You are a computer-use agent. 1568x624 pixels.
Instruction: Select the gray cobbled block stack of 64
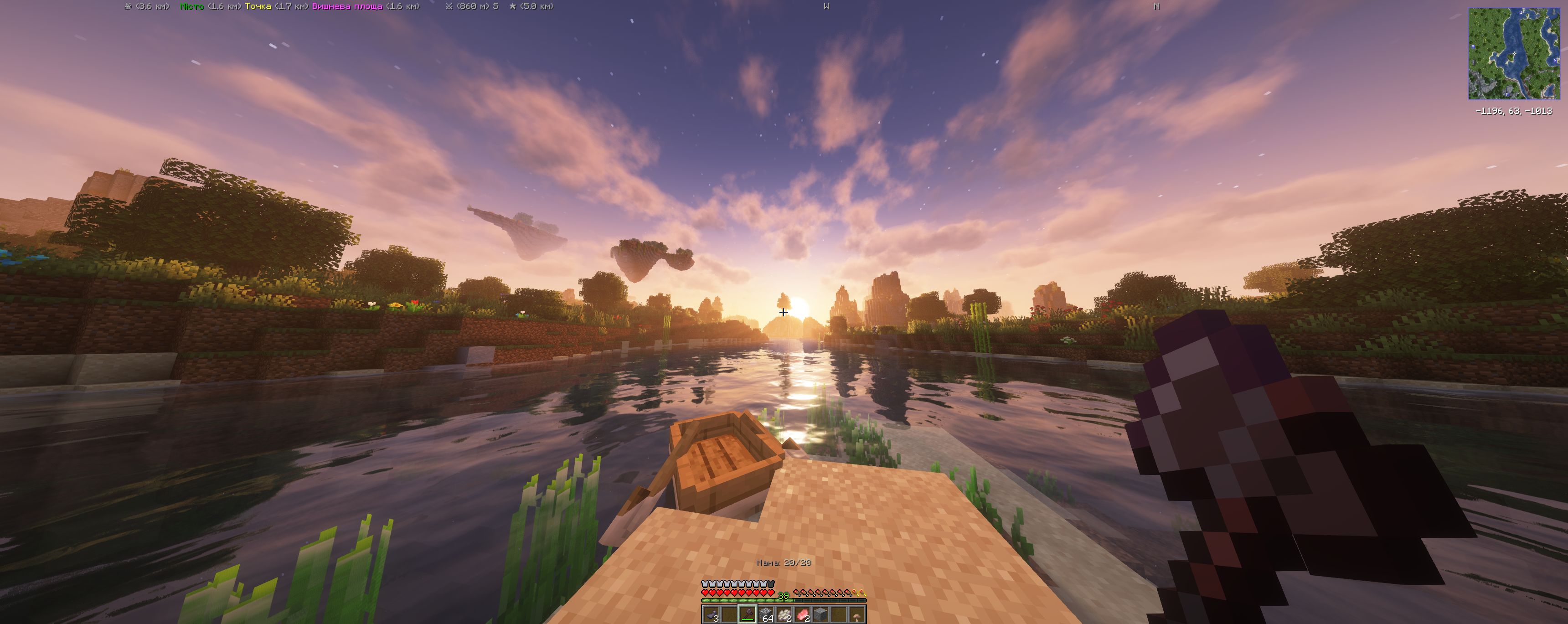[766, 614]
